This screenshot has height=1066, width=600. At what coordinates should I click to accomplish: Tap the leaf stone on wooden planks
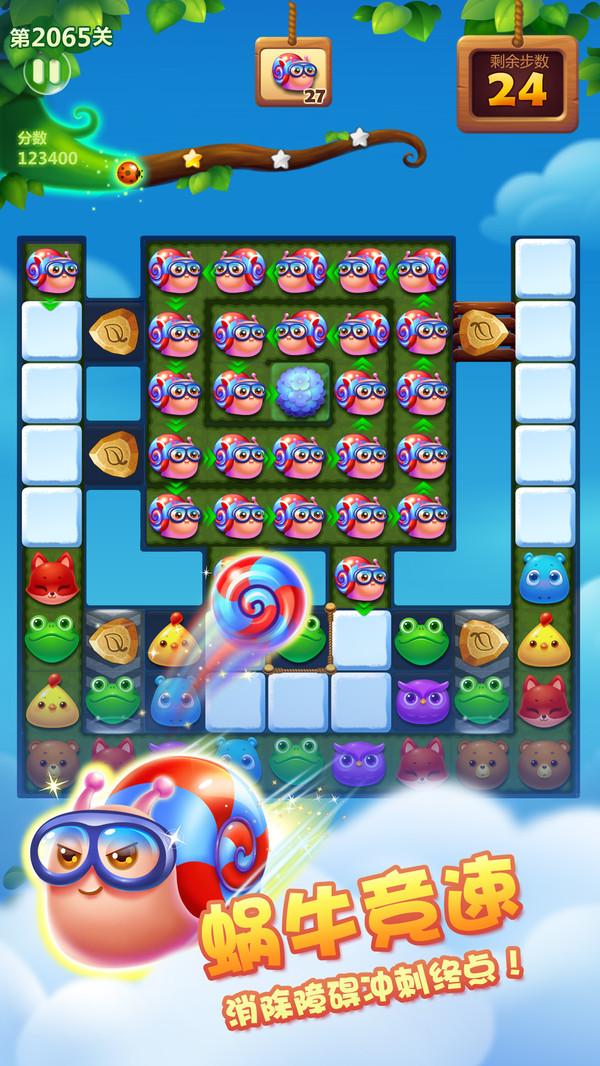point(482,328)
